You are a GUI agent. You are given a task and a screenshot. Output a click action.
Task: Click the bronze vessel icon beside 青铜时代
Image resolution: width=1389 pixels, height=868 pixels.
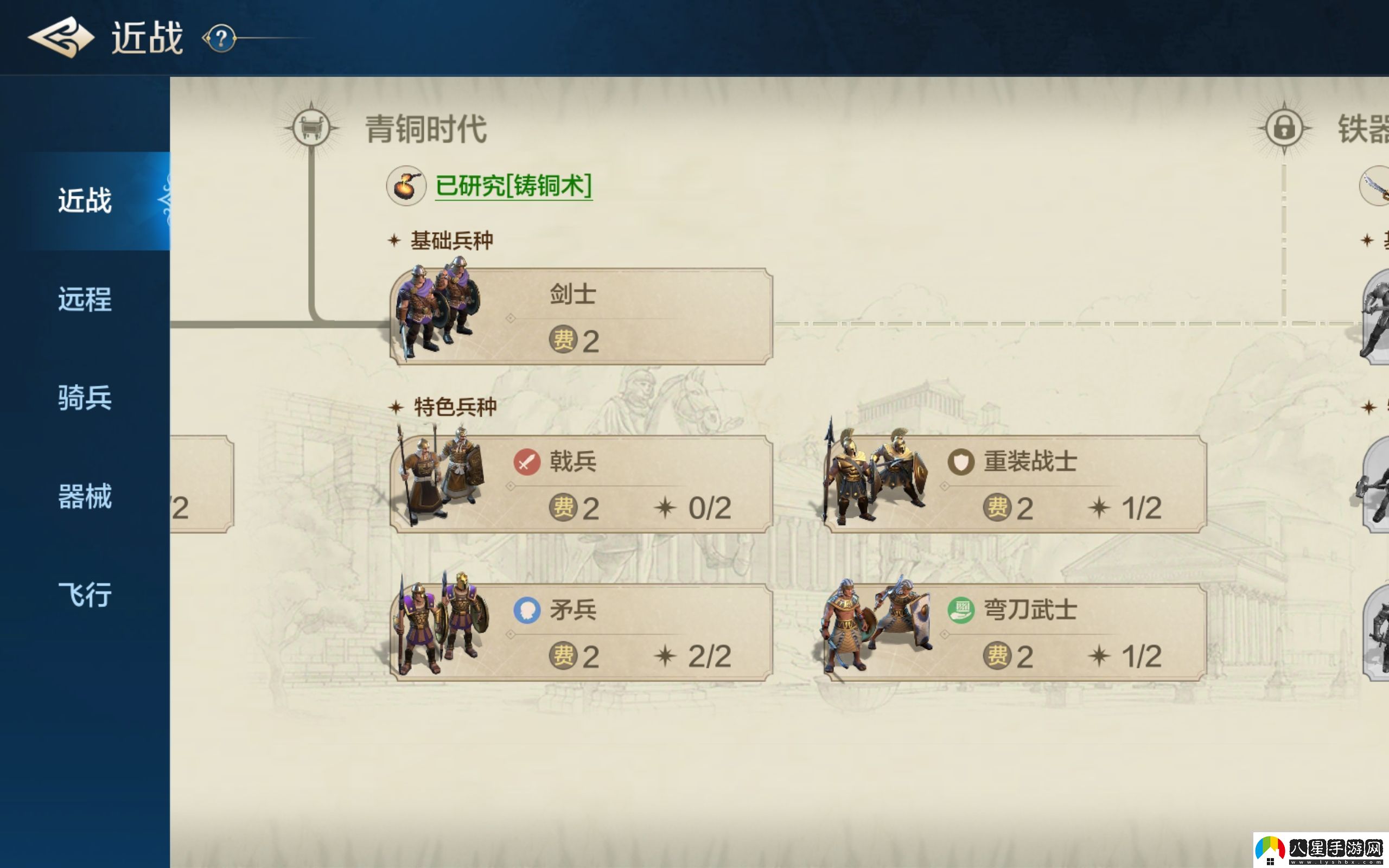311,127
